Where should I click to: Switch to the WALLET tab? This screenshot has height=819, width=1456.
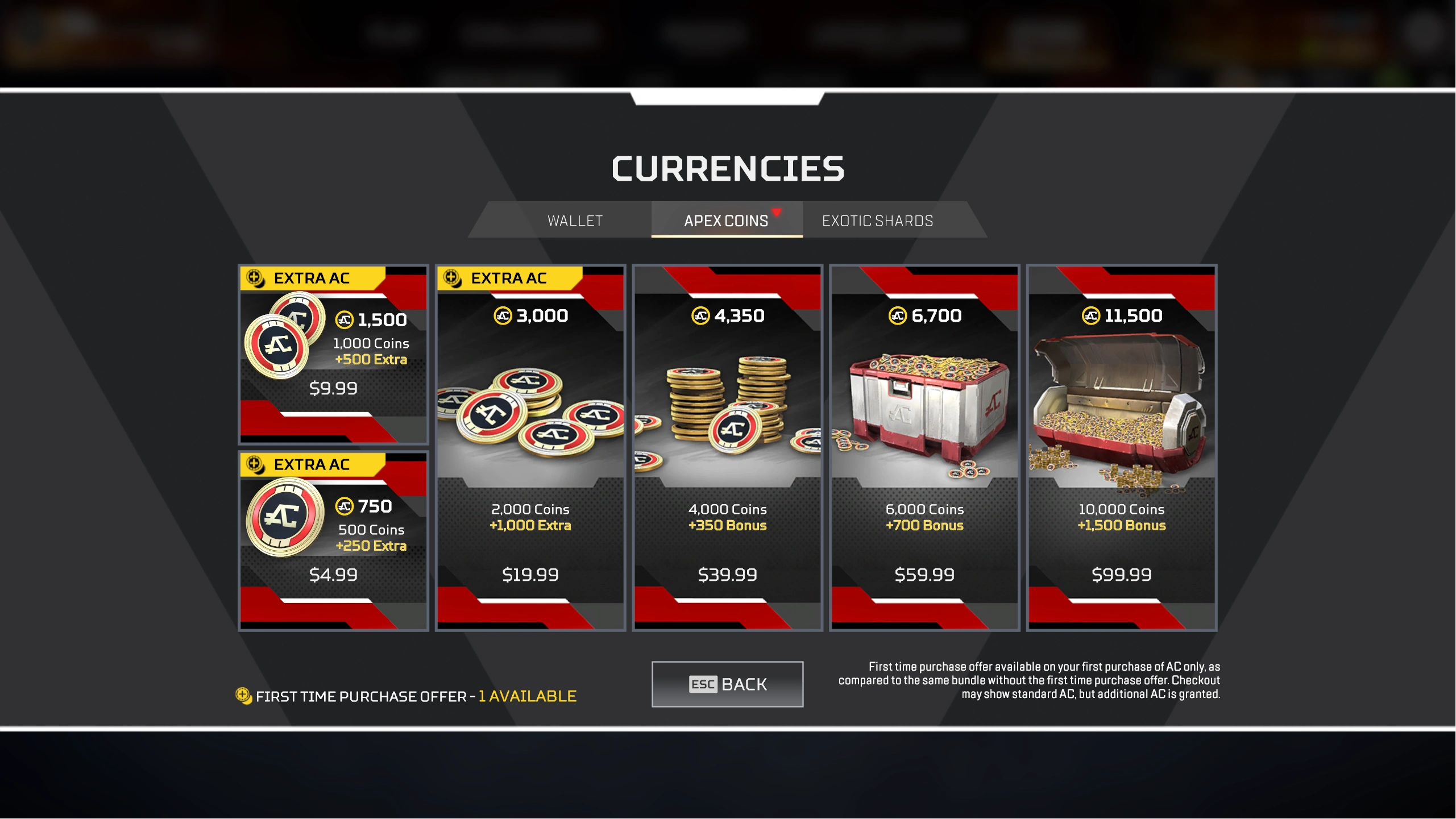(x=574, y=221)
